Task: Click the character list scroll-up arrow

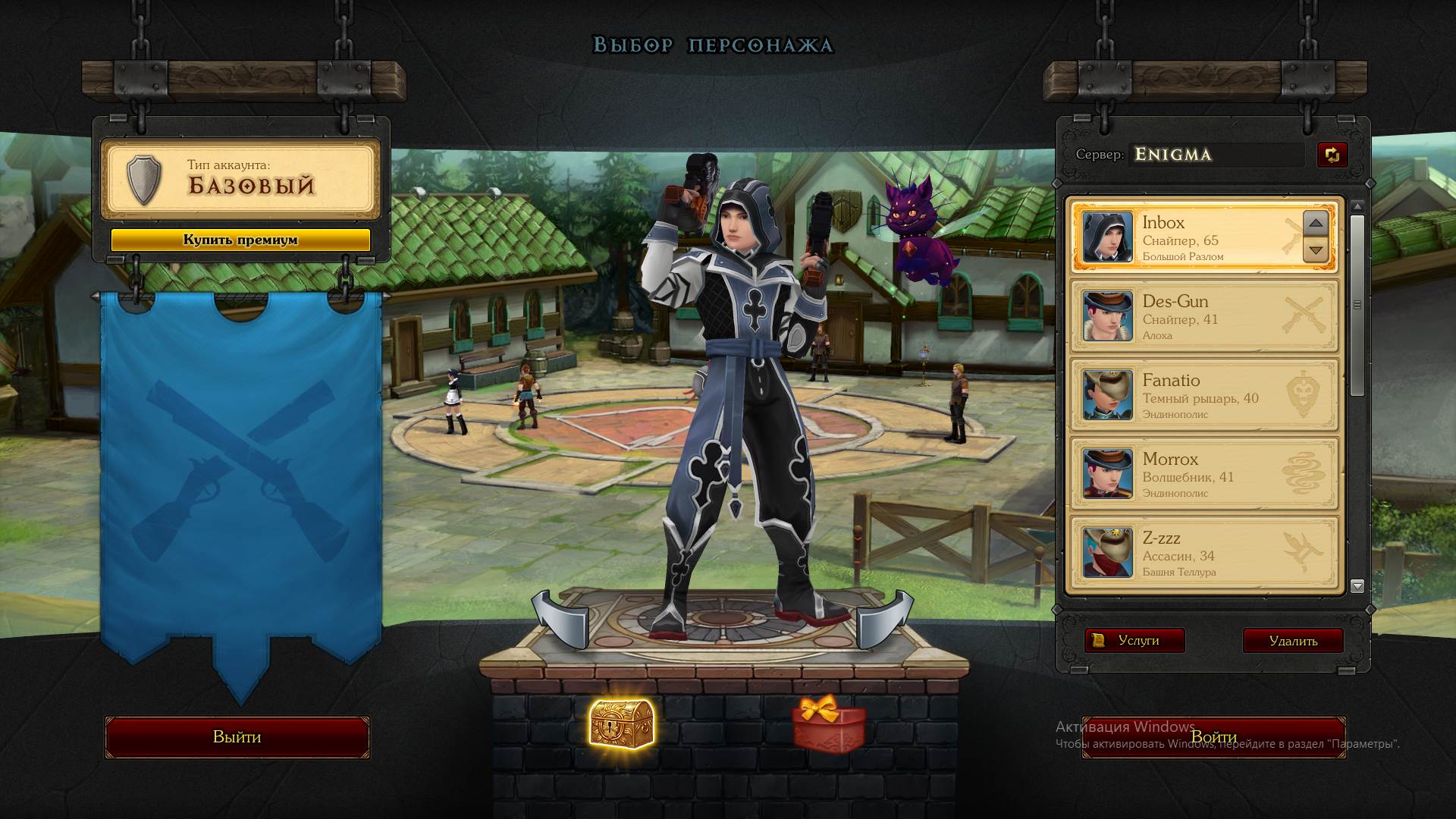Action: 1357,206
